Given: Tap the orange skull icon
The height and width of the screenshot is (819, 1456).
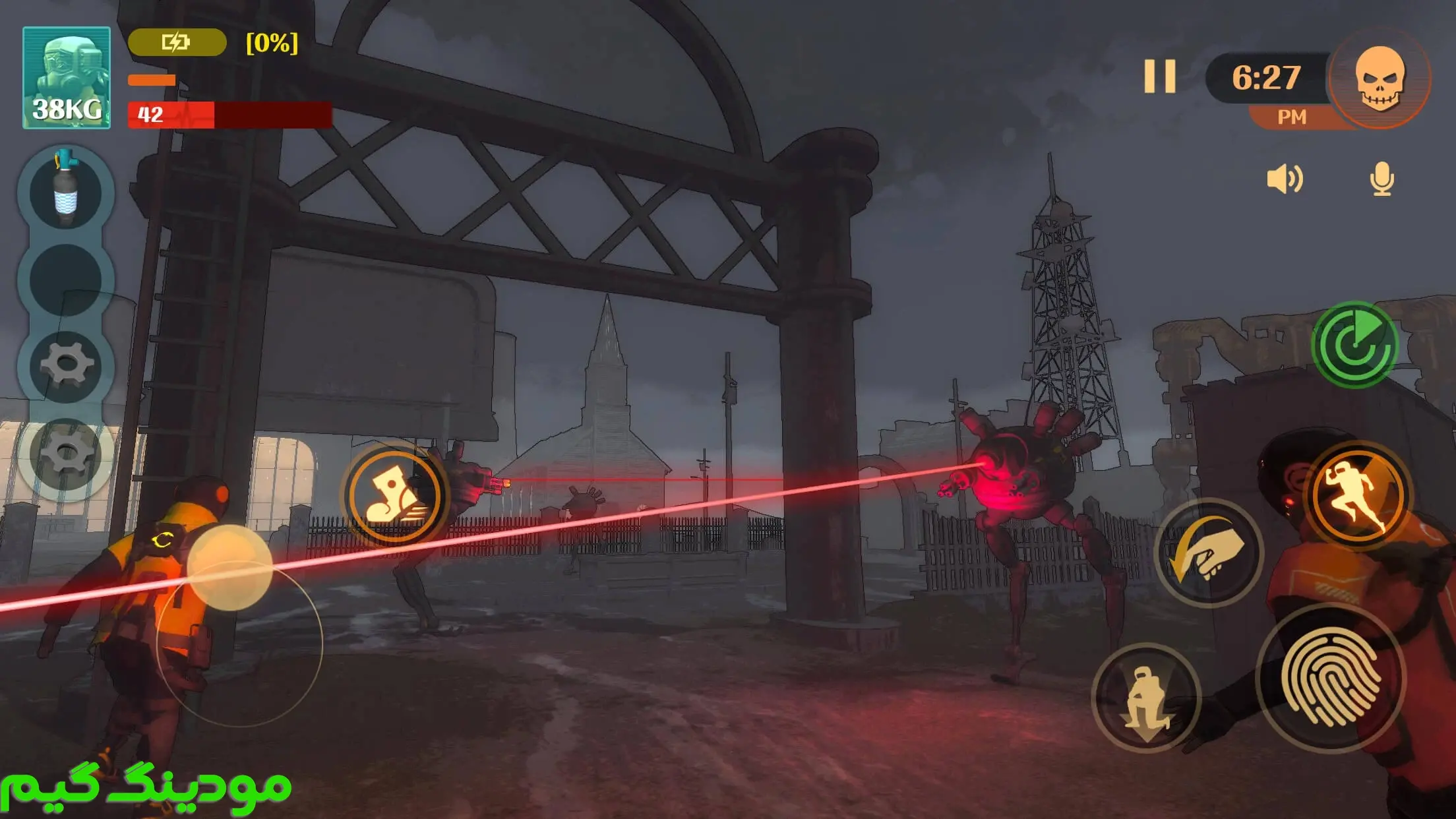Looking at the screenshot, I should pyautogui.click(x=1380, y=78).
